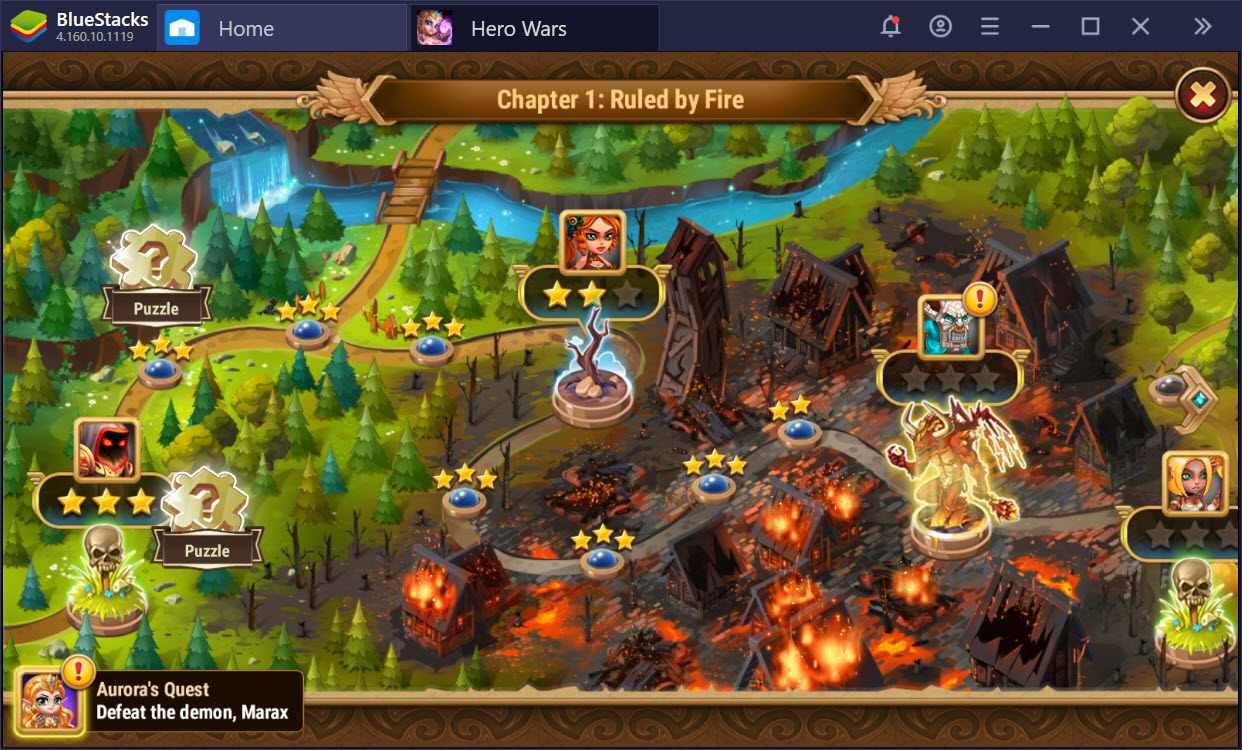This screenshot has width=1242, height=750.
Task: Open the BlueStacks hamburger menu
Action: point(990,27)
